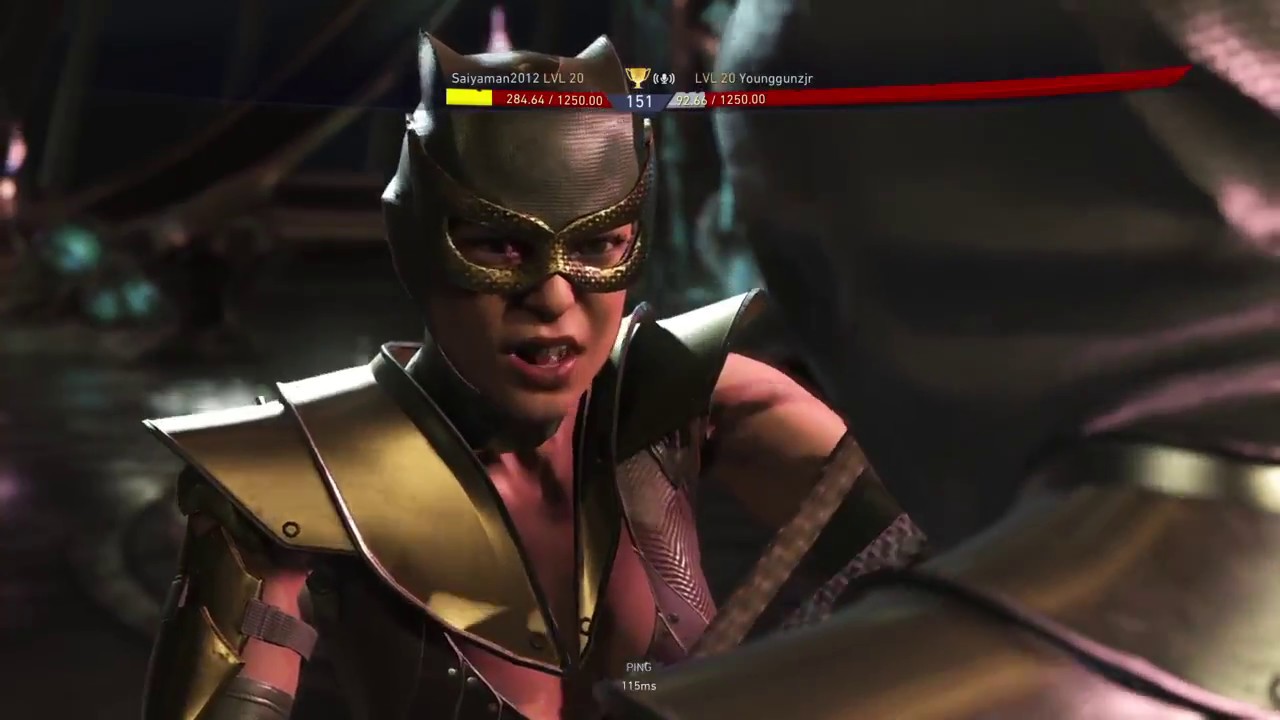The height and width of the screenshot is (720, 1280).
Task: Open the rank 151 breakdown panel
Action: click(639, 100)
